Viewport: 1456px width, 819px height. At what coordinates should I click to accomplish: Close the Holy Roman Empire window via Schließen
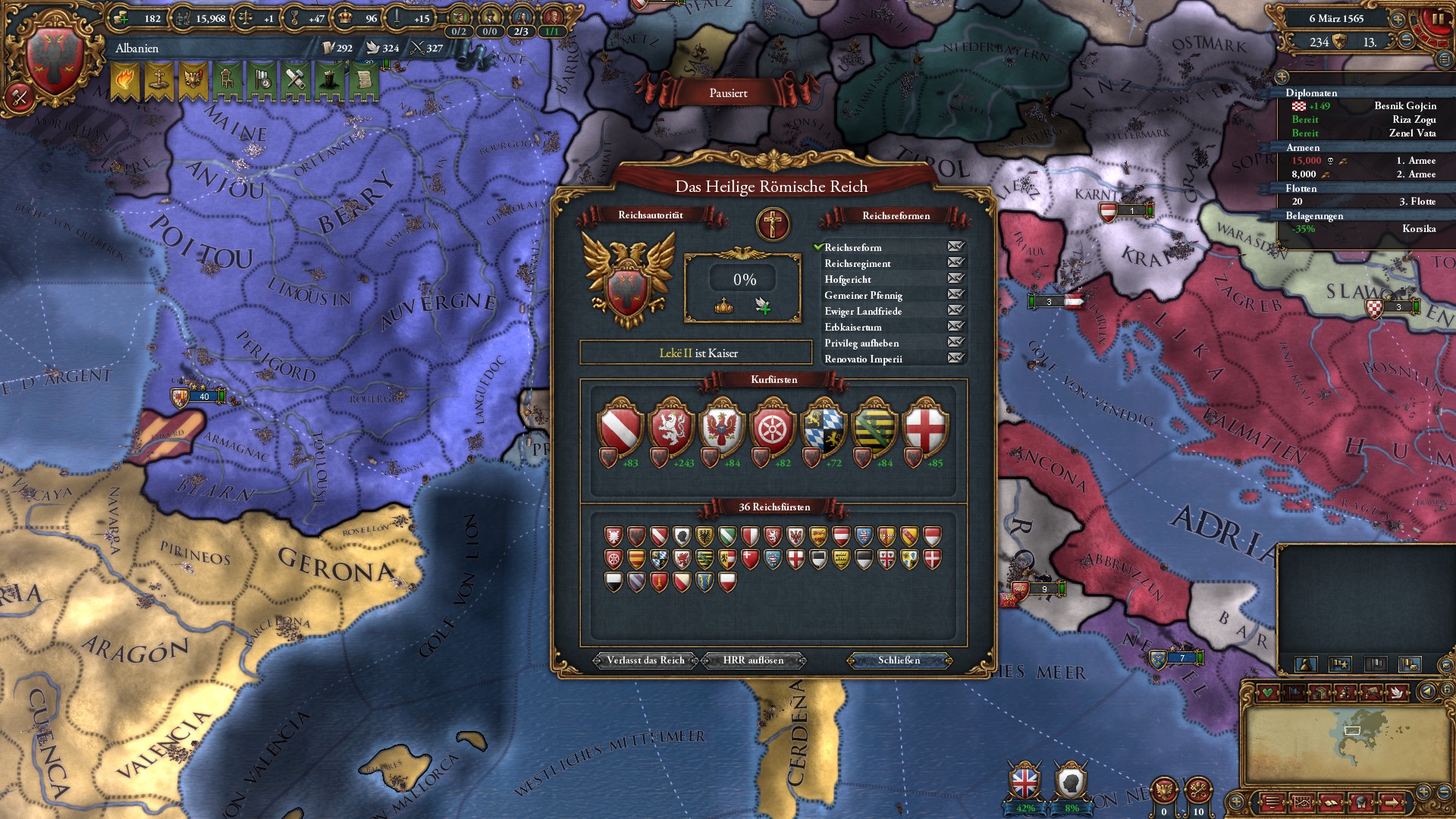[x=899, y=661]
